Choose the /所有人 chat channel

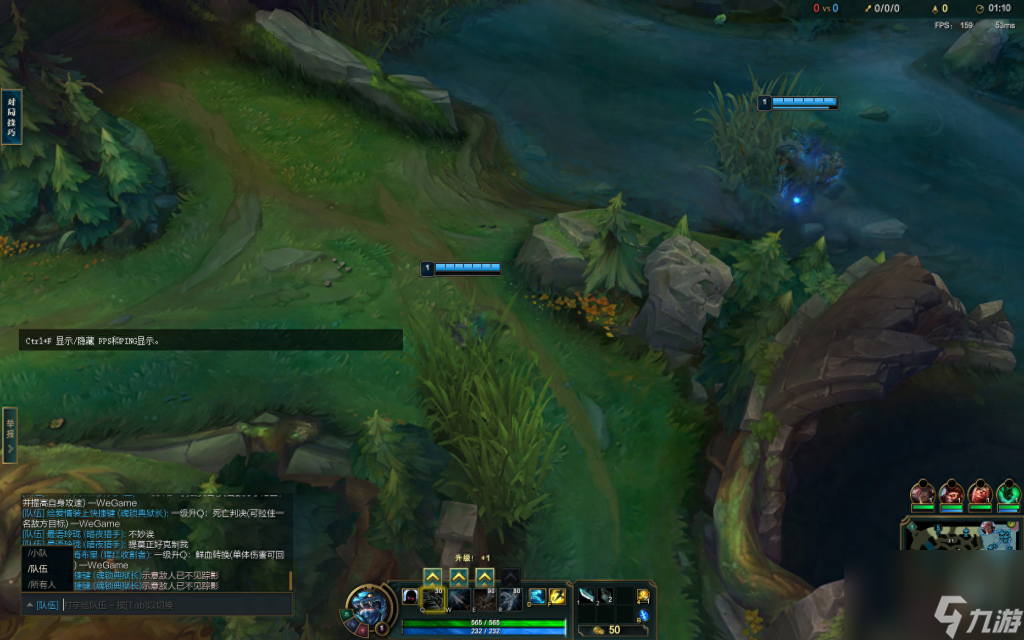click(x=42, y=584)
